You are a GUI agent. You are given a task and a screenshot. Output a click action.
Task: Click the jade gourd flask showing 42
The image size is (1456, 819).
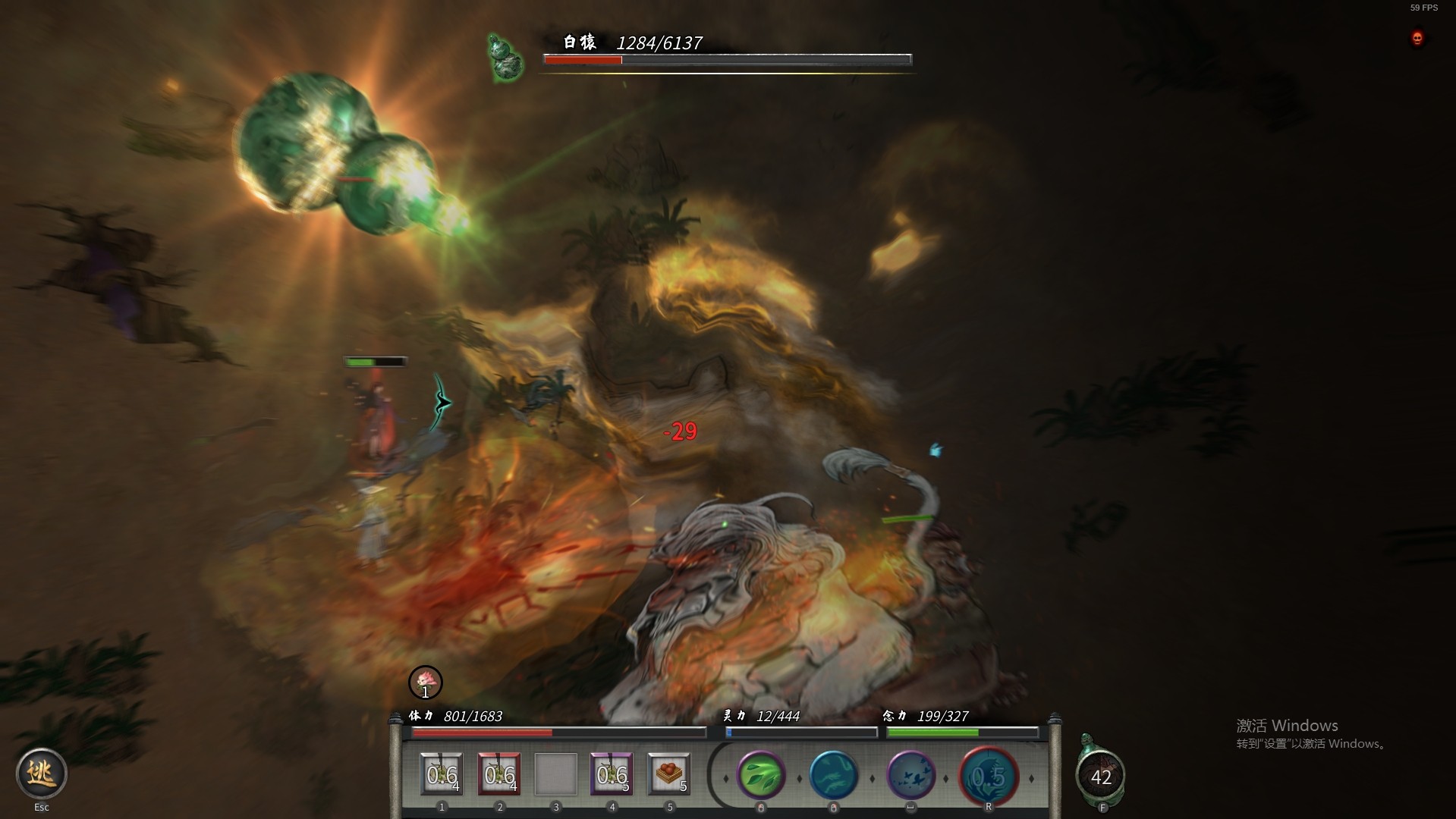click(1100, 775)
